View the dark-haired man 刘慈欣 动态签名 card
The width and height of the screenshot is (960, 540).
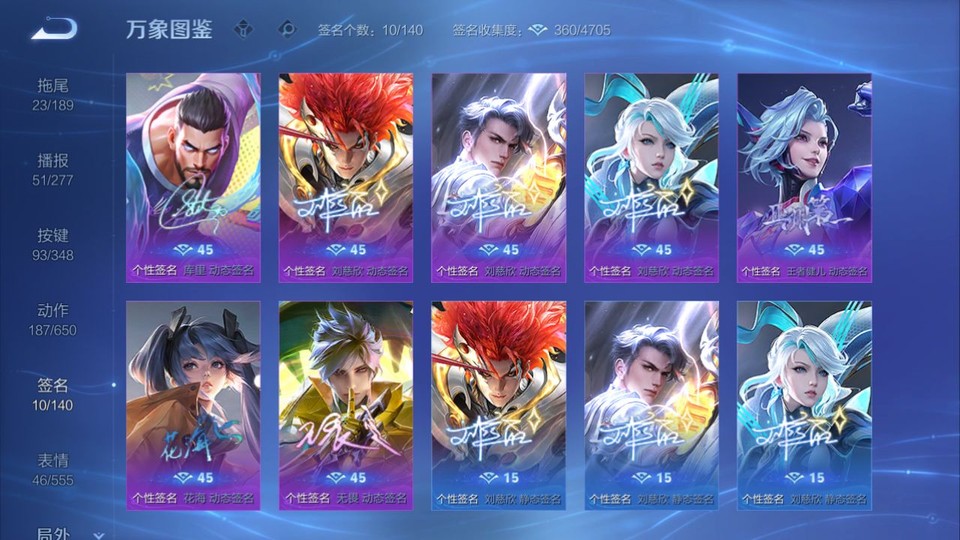coord(498,177)
